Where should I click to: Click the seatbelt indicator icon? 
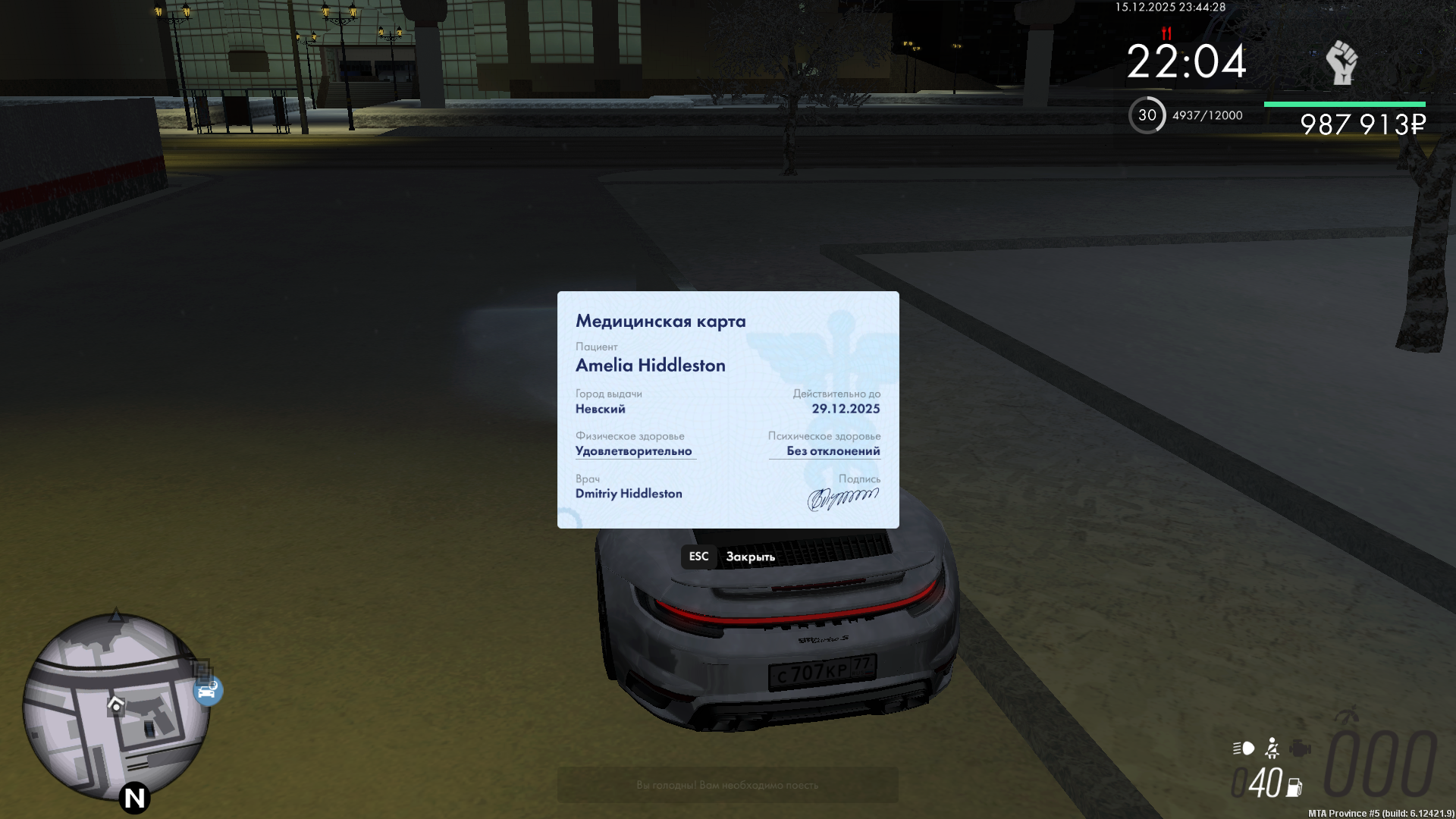point(1272,748)
